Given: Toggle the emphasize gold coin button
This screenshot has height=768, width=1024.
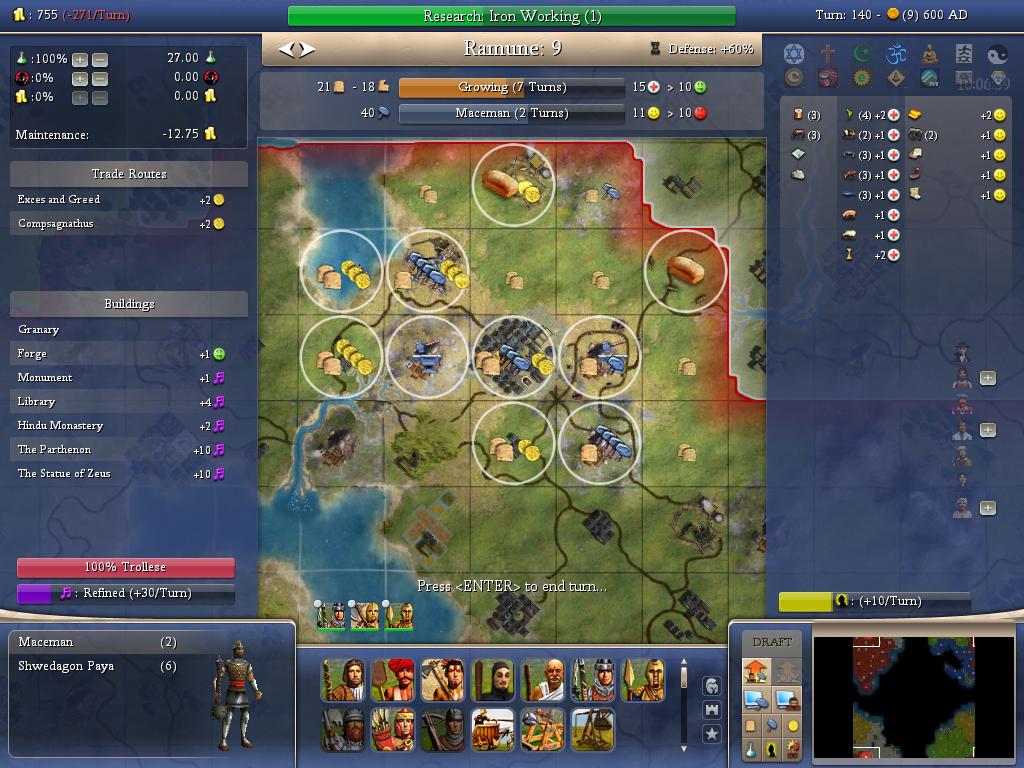Looking at the screenshot, I should pos(793,725).
